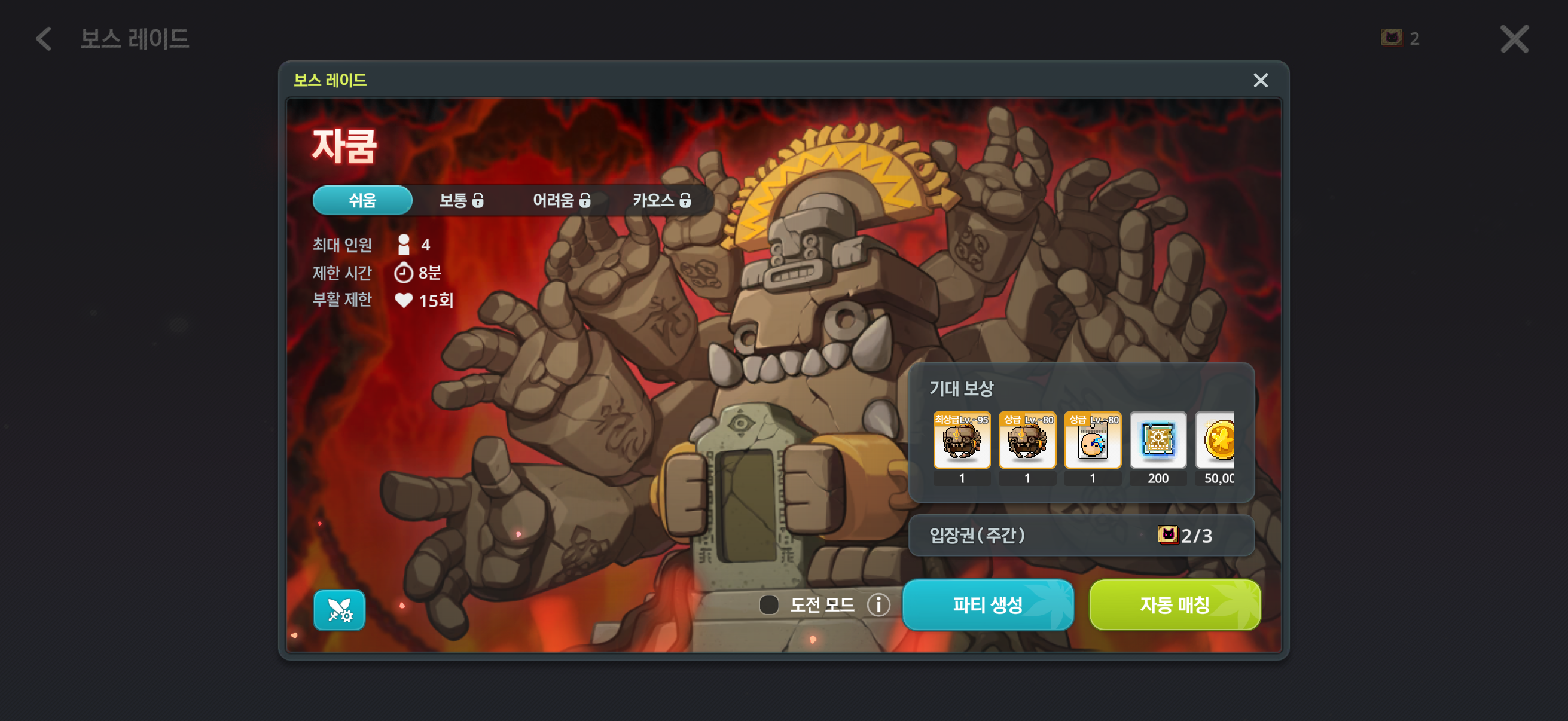Click the blue grid item showing 200
This screenshot has width=1568, height=721.
1158,441
